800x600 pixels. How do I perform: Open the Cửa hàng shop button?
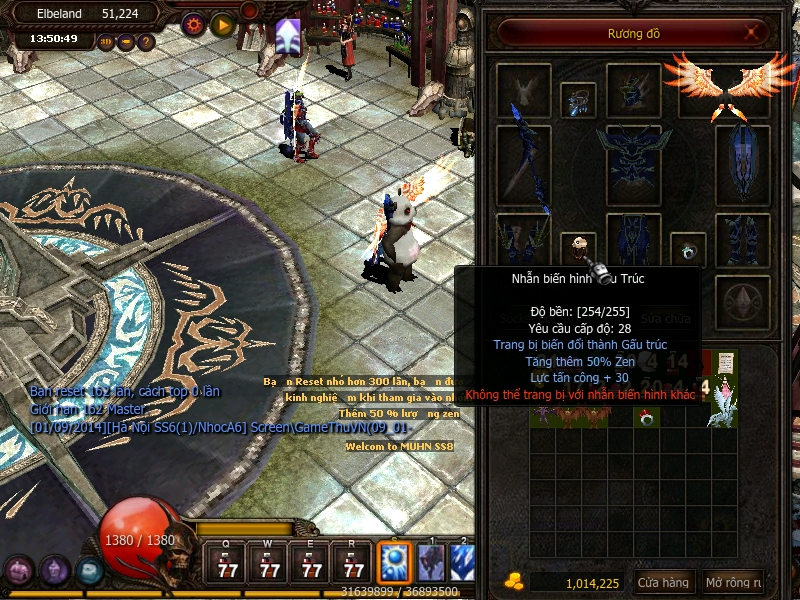tap(663, 583)
